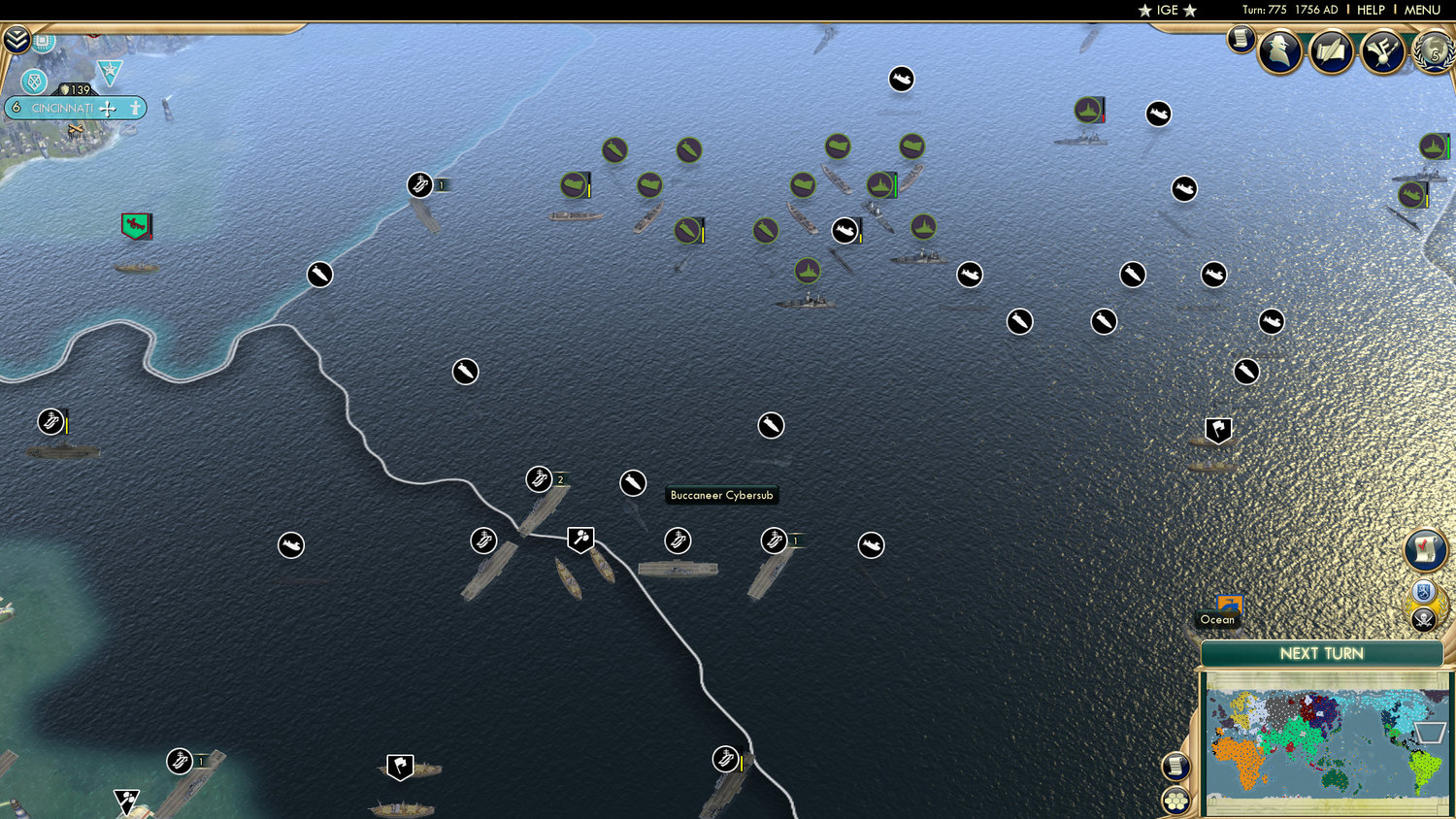Select the Buccaneer Cybersub unit flag
Screen dimensions: 1456x819
click(x=632, y=482)
